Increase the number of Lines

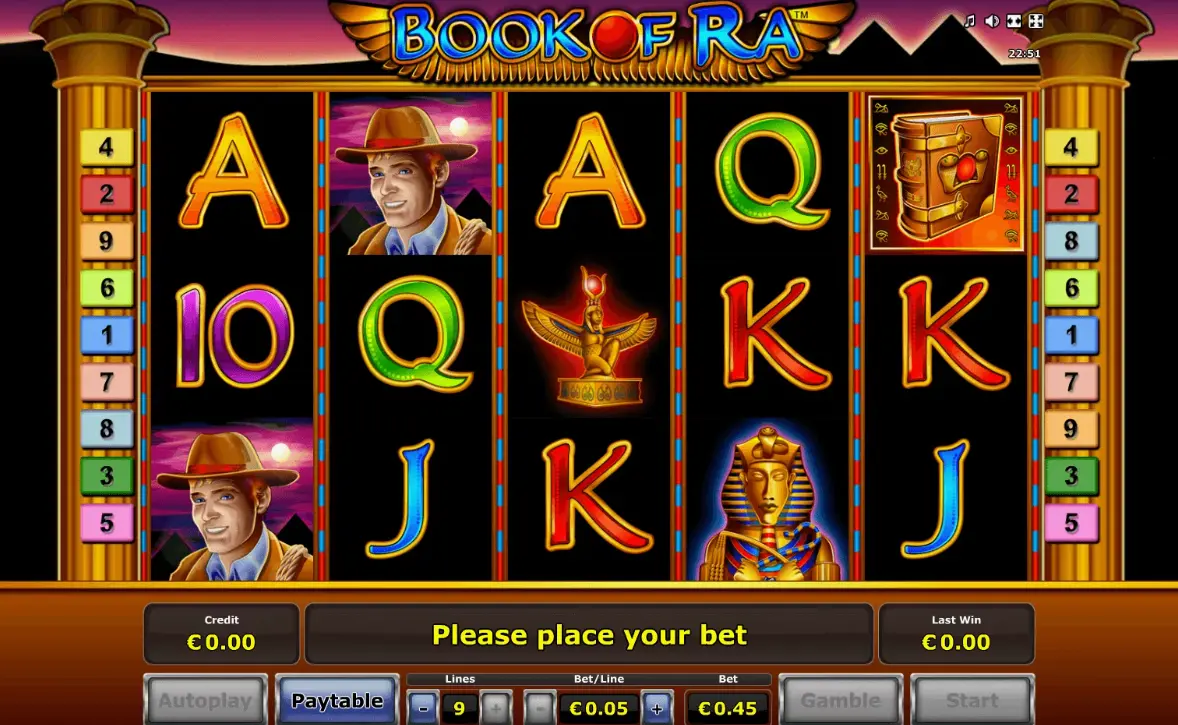click(496, 708)
